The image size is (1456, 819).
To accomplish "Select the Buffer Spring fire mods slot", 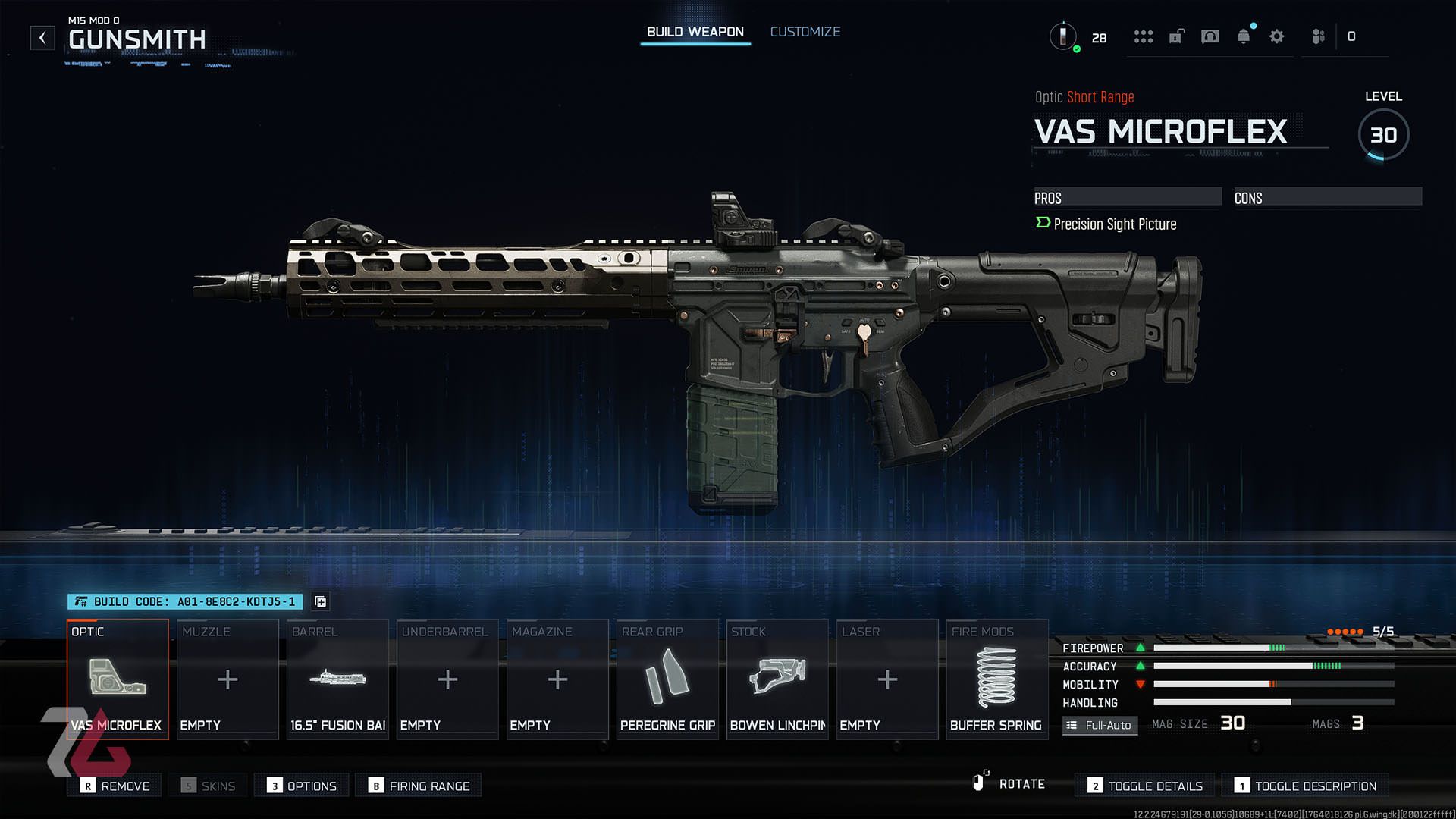I will (x=996, y=679).
